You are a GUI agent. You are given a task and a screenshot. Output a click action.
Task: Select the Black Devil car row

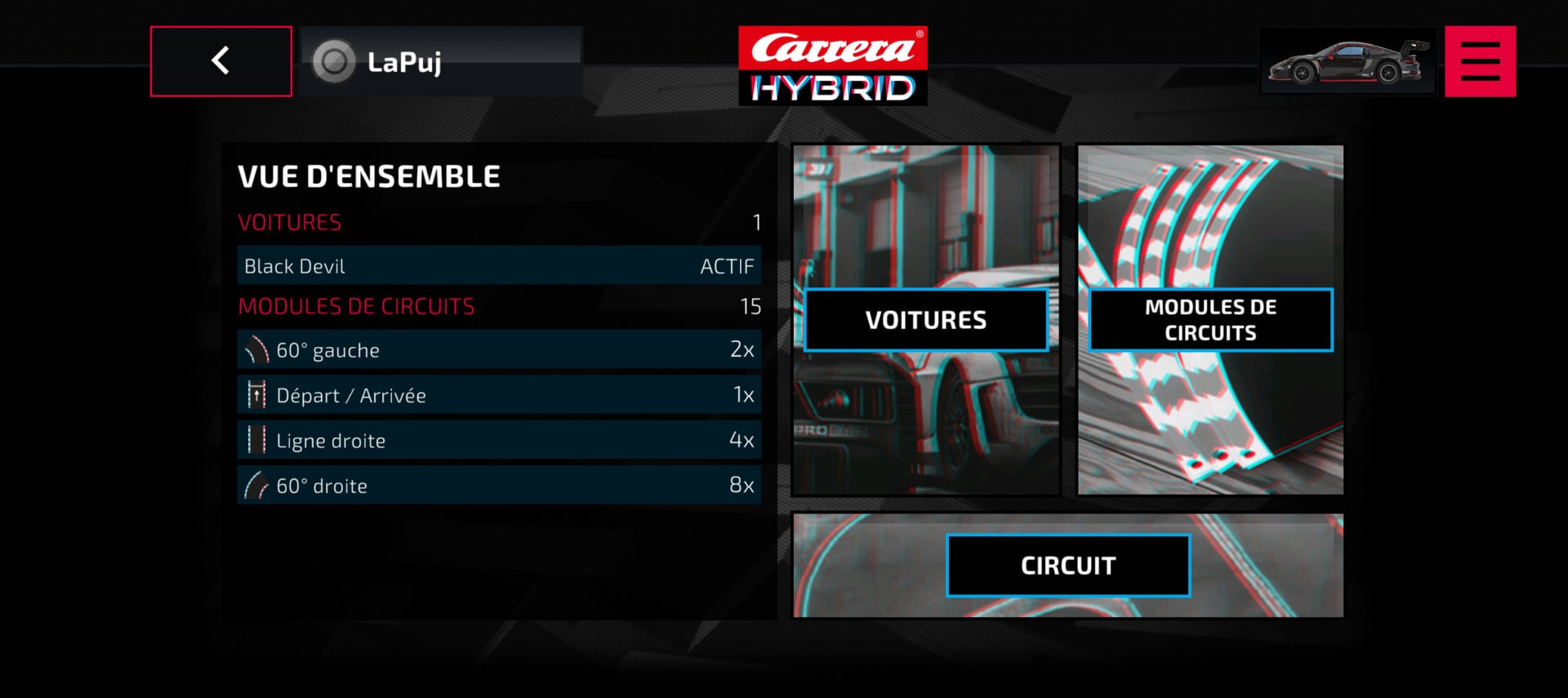coord(498,266)
